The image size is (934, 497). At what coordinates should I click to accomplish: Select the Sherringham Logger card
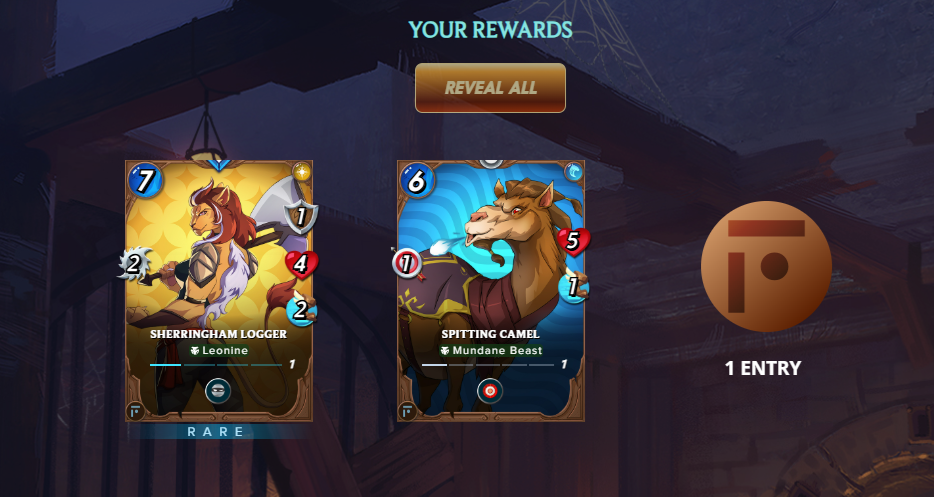(x=219, y=260)
